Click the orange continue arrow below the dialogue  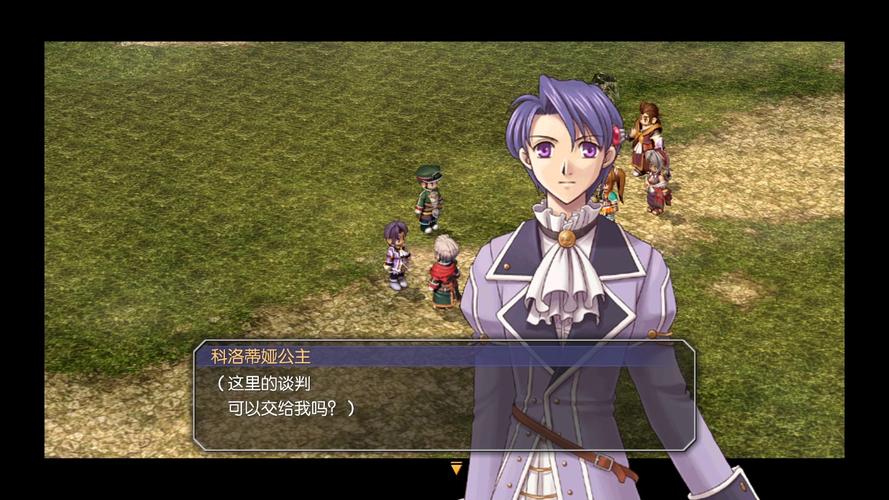pos(456,468)
